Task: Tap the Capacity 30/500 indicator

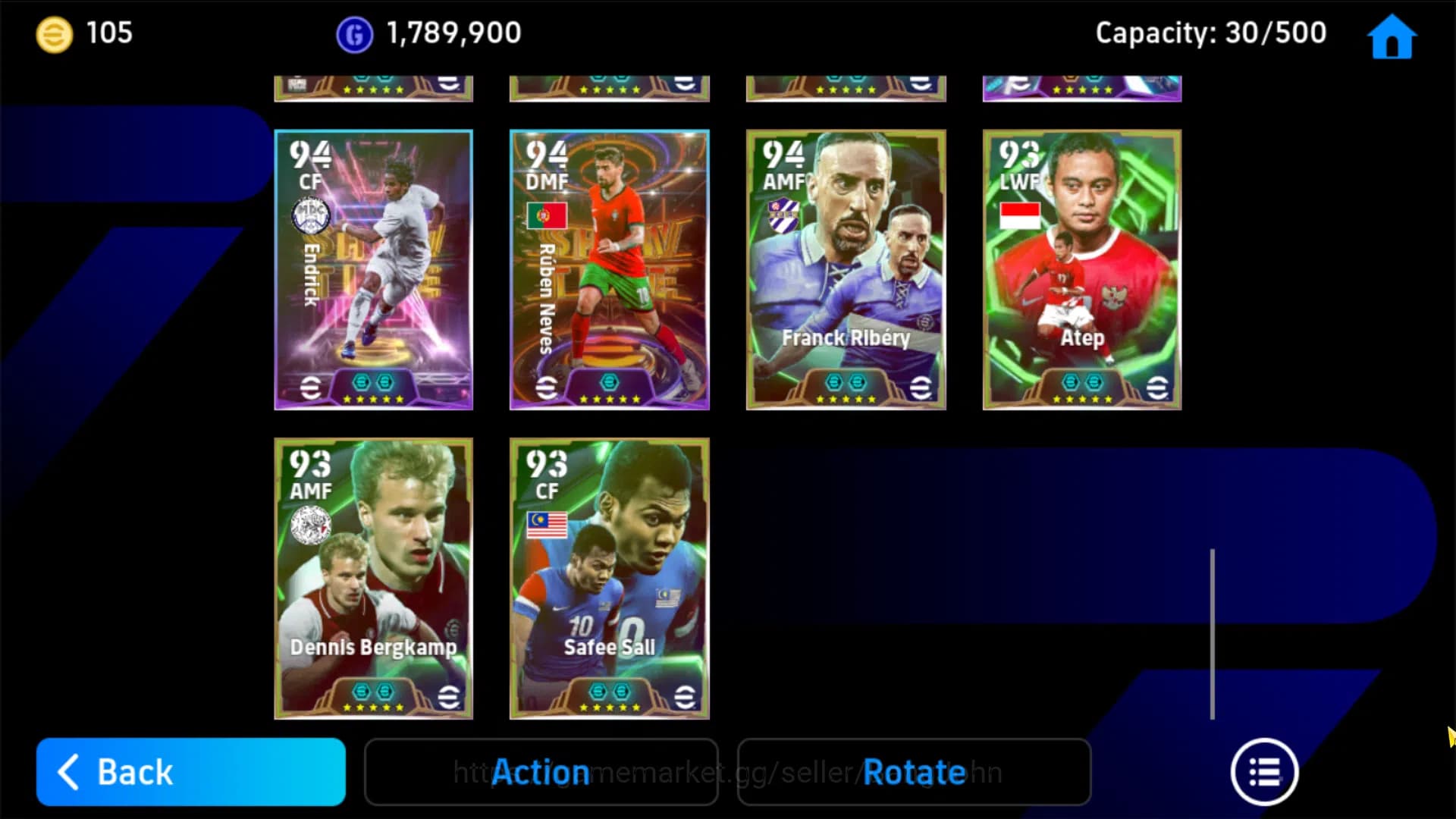Action: pyautogui.click(x=1210, y=33)
